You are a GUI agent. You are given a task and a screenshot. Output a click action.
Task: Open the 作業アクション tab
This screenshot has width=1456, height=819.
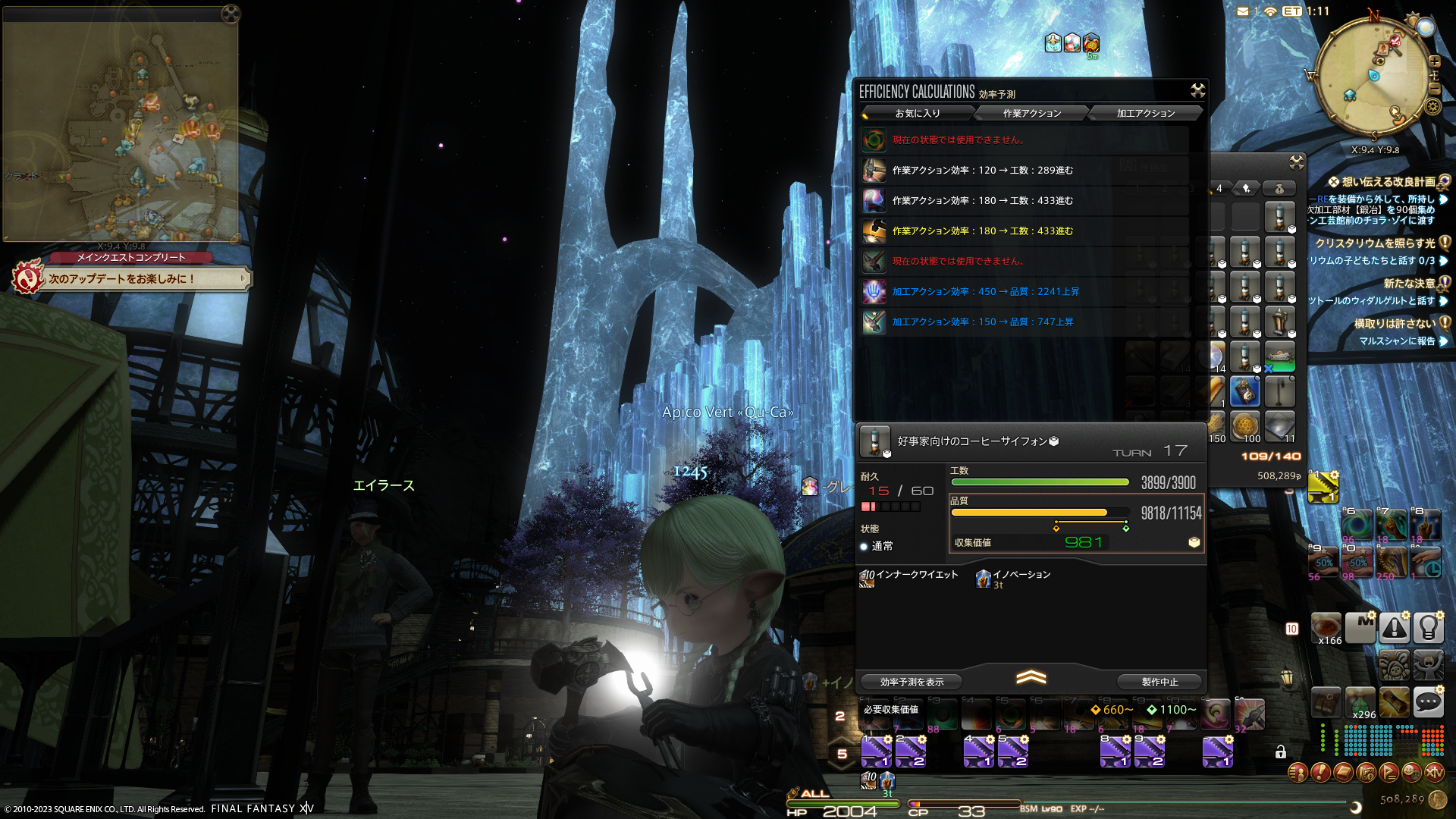pos(1031,113)
